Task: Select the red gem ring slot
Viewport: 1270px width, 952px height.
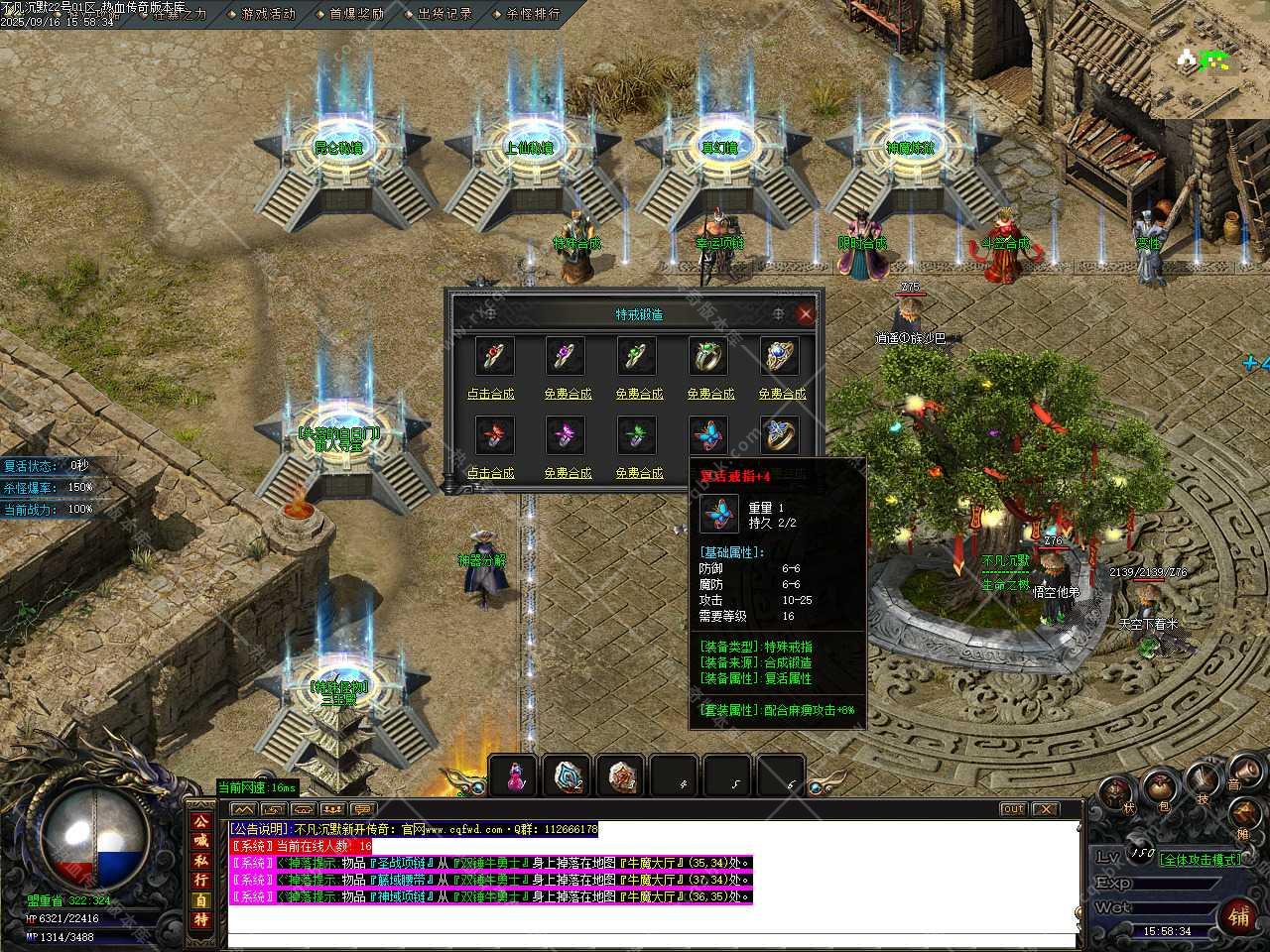Action: tap(494, 356)
